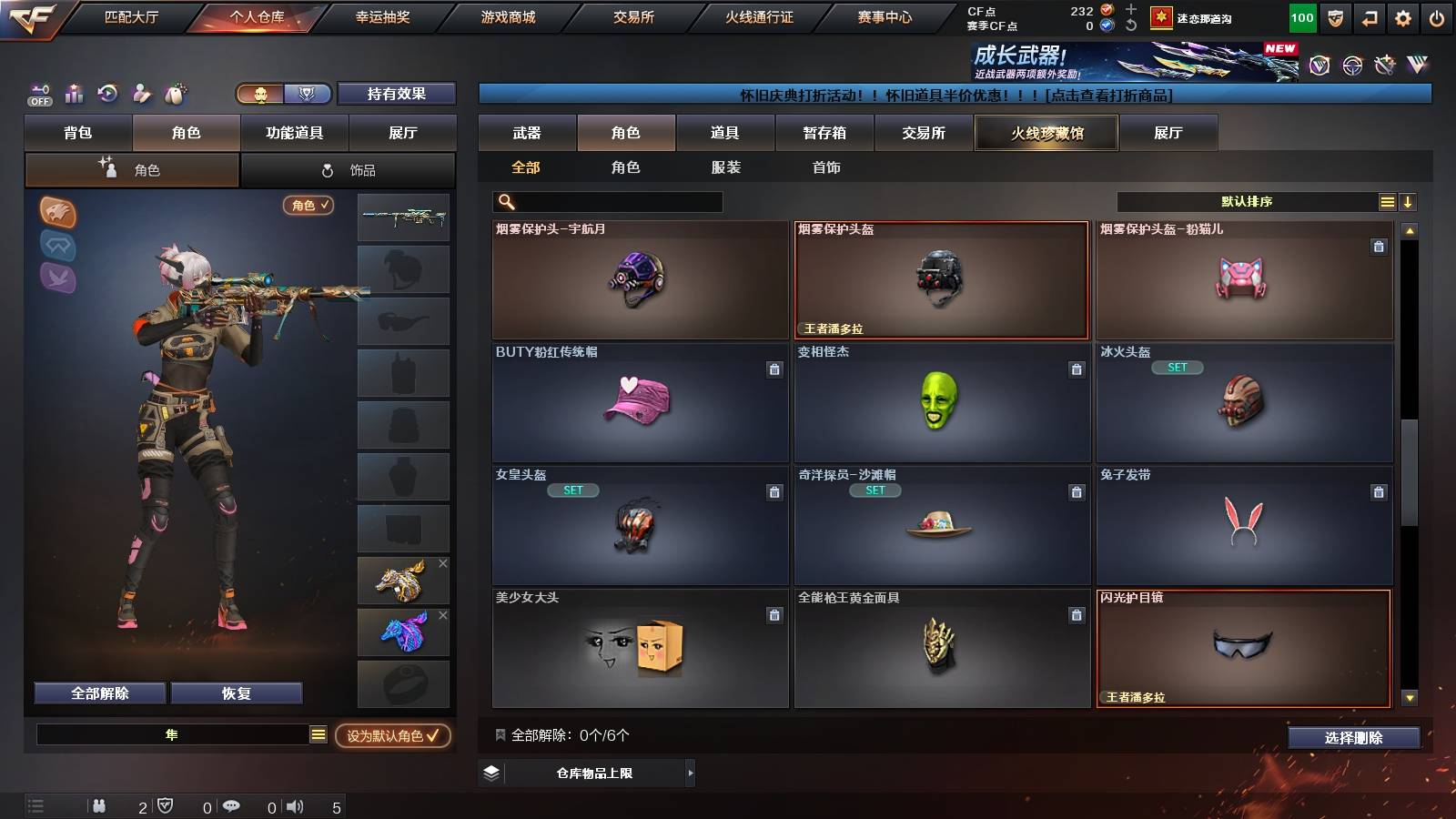Image resolution: width=1456 pixels, height=819 pixels.
Task: Click the 全部解除 button under the character
Action: (99, 693)
